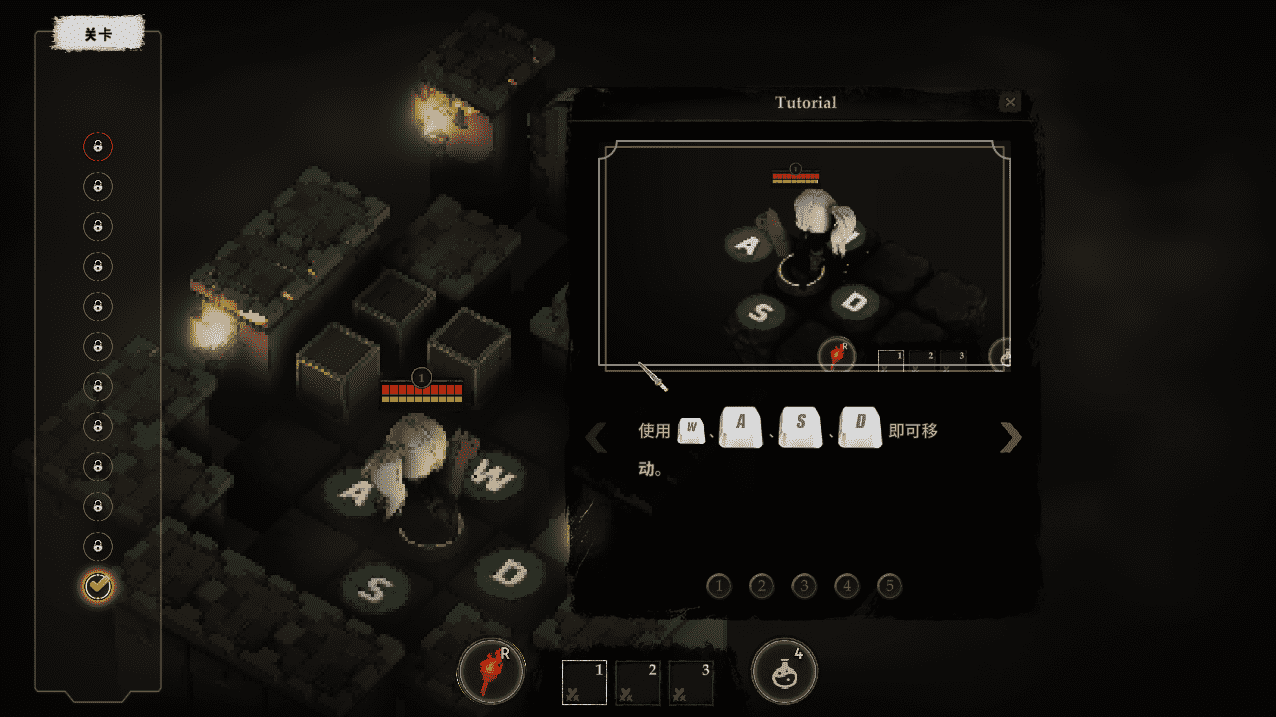Jump to tutorial page 5
Image resolution: width=1276 pixels, height=717 pixels.
[x=890, y=586]
